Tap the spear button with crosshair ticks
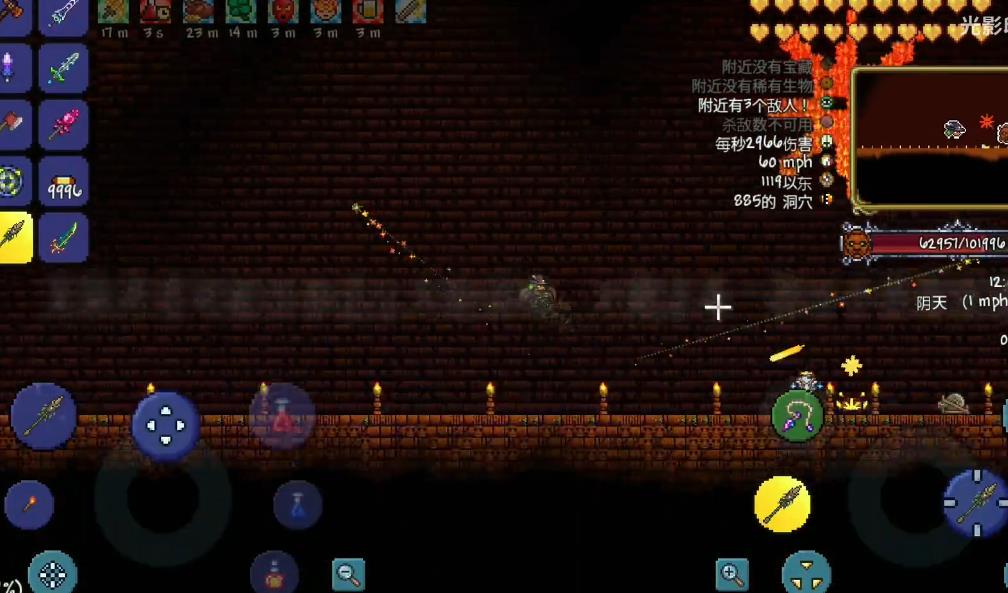Viewport: 1008px width, 593px height. [x=975, y=503]
